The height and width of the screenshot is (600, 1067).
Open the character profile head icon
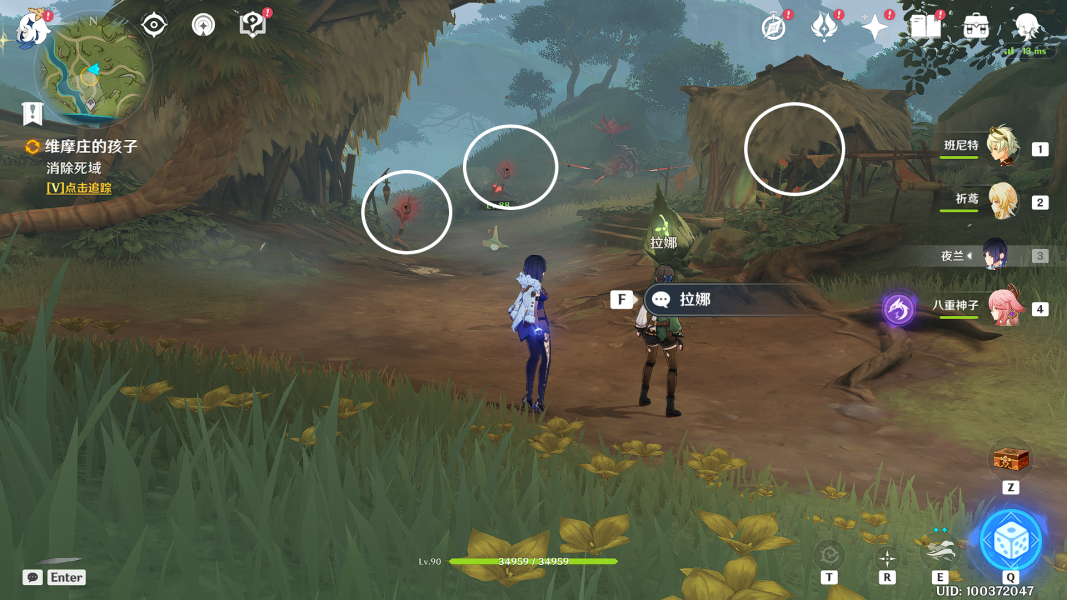pyautogui.click(x=1027, y=27)
